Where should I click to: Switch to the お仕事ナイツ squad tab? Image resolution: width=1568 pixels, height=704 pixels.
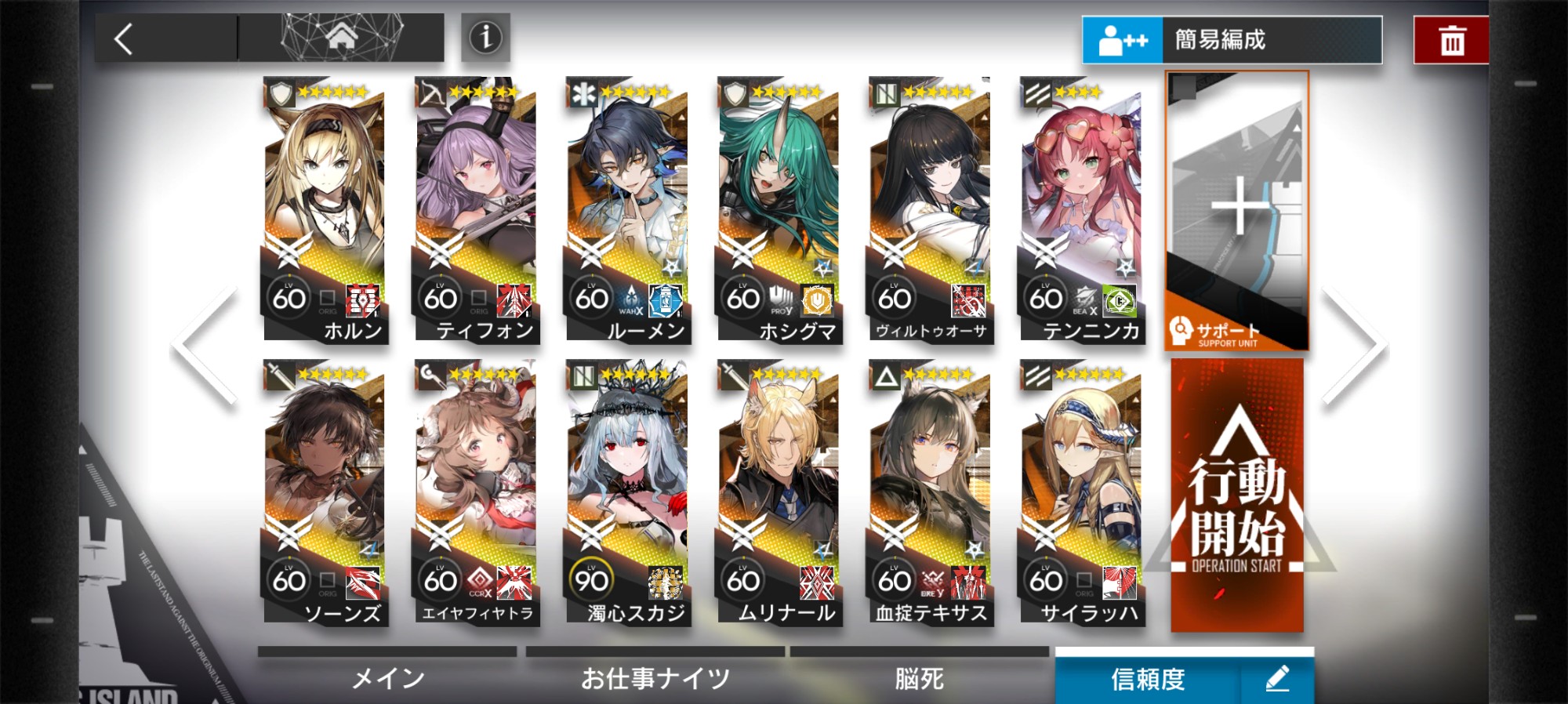point(655,677)
